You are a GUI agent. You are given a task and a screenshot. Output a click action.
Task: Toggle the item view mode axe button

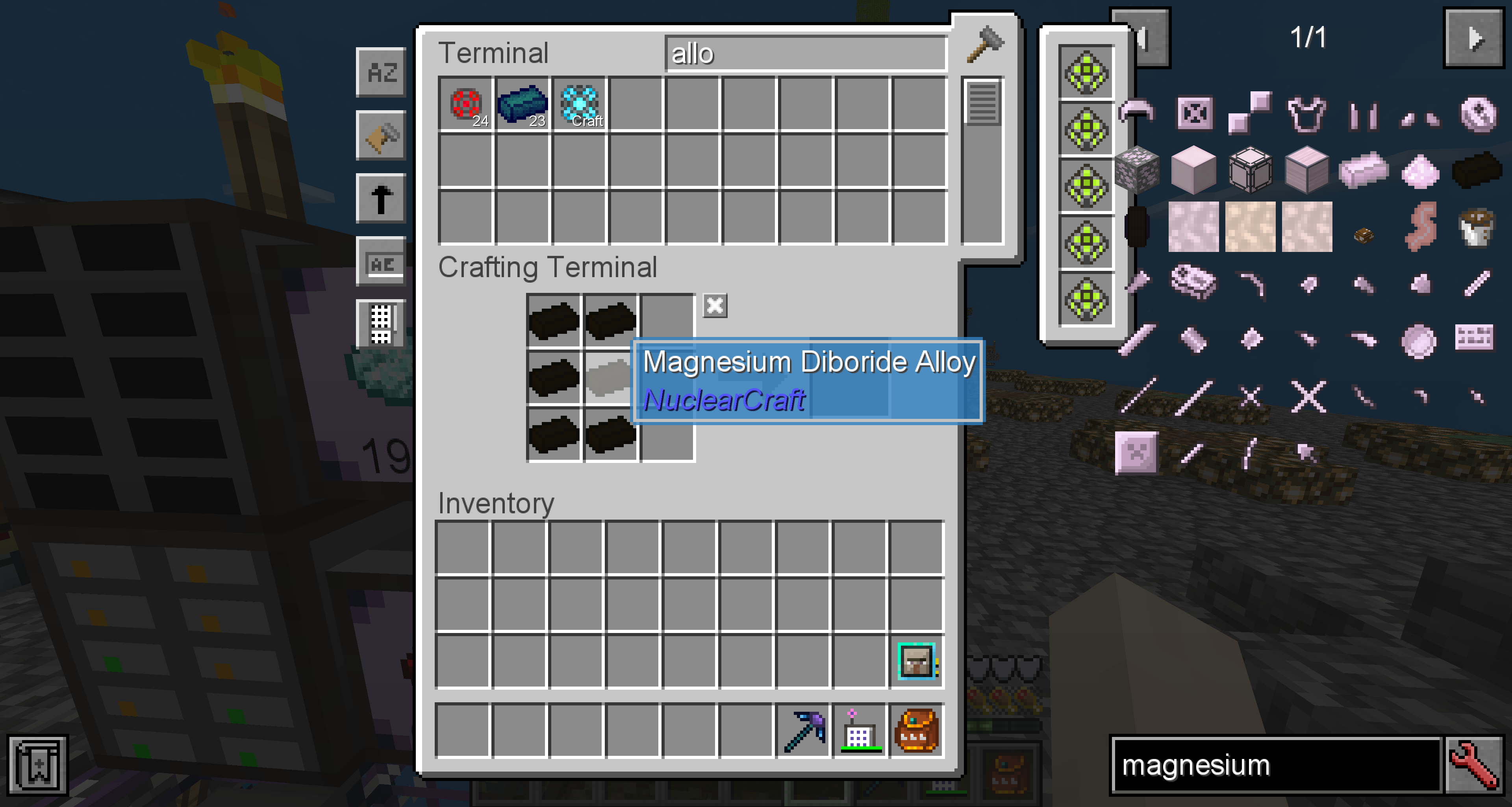(x=381, y=135)
